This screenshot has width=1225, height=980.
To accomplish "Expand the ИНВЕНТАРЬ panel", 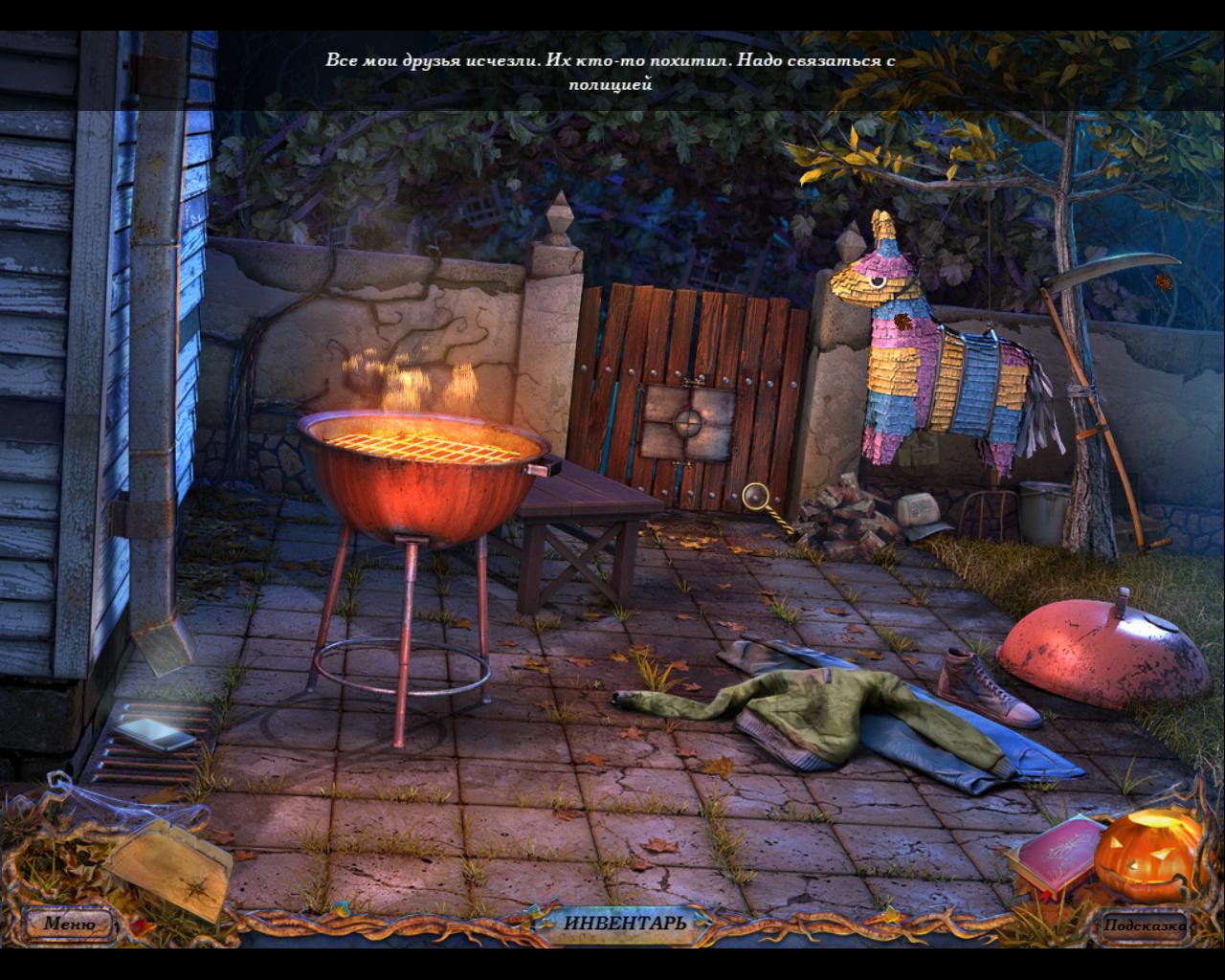I will click(x=624, y=924).
